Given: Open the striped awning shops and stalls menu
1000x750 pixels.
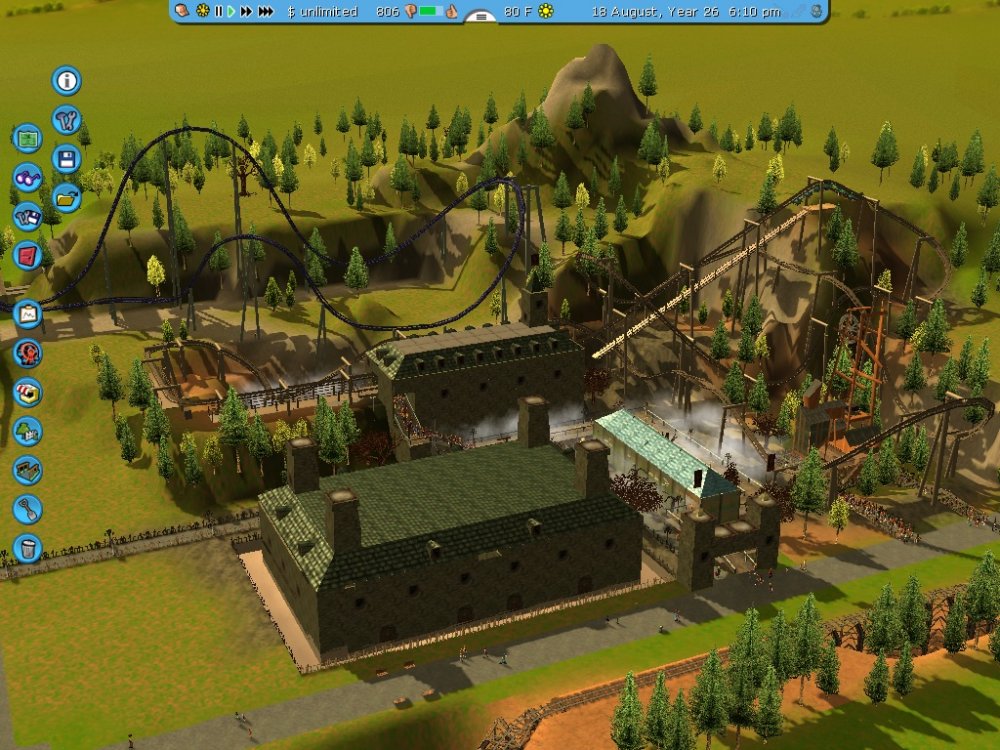Looking at the screenshot, I should tap(27, 392).
